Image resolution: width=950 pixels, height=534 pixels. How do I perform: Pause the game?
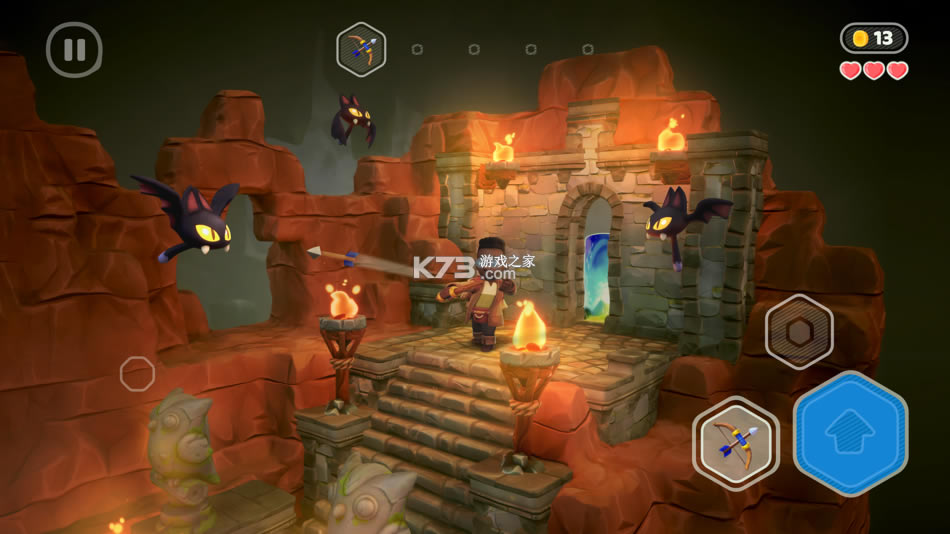click(x=74, y=49)
